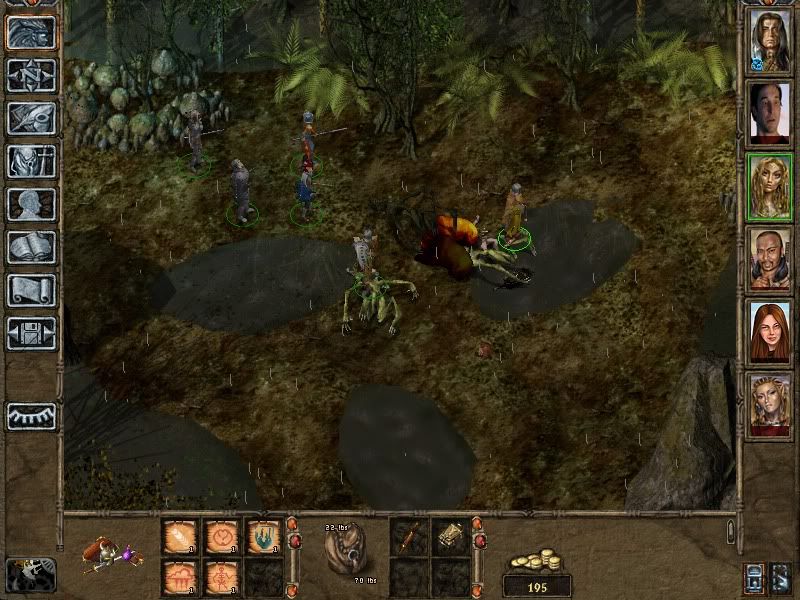Open the area map with compass button

(31, 76)
